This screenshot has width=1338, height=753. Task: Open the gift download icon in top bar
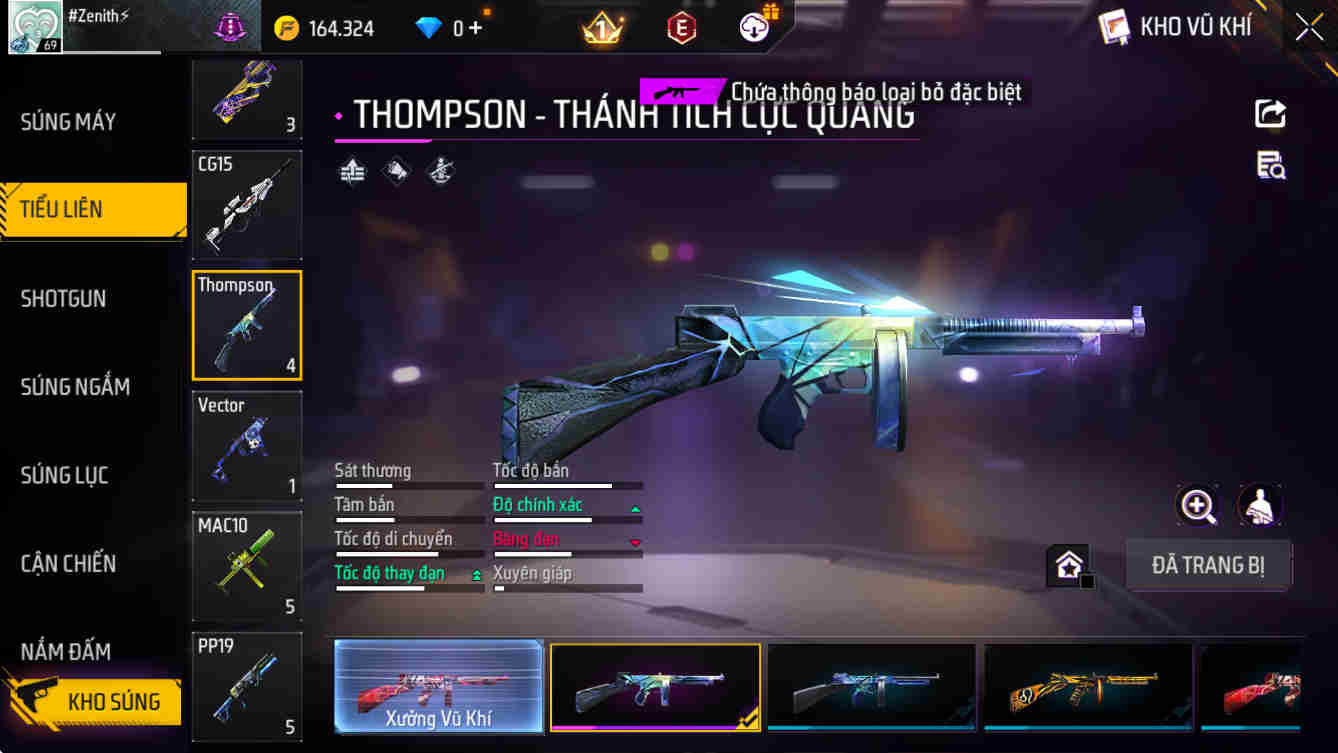(x=753, y=27)
